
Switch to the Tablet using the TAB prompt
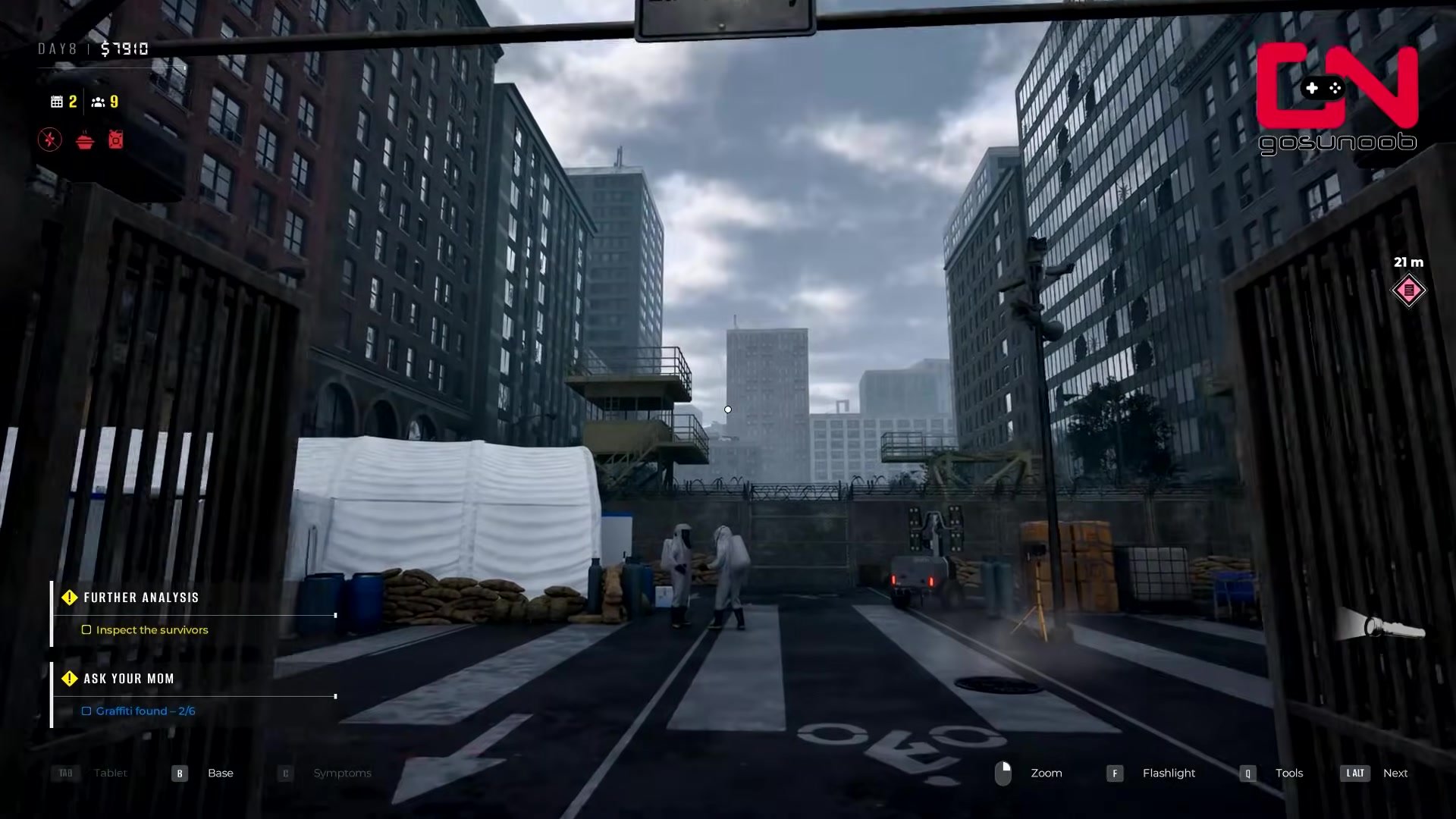(65, 773)
